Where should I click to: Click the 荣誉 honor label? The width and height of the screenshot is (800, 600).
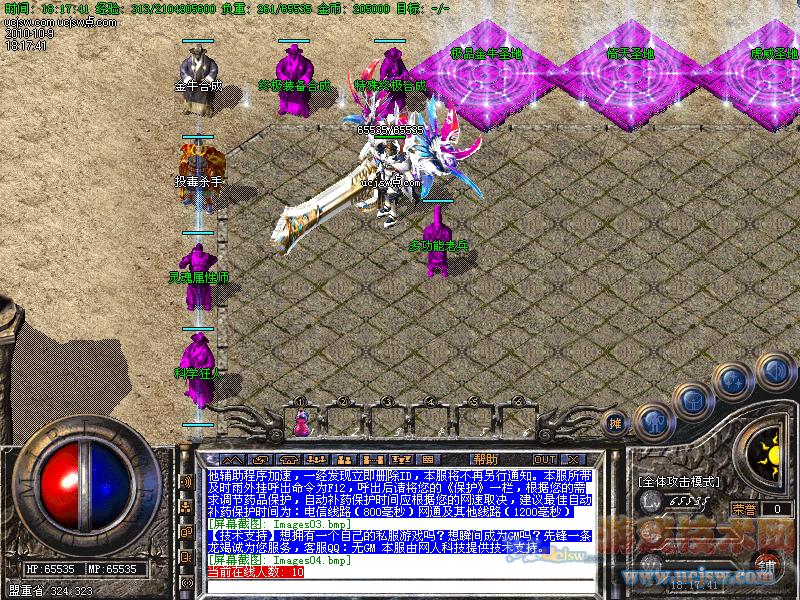(743, 509)
